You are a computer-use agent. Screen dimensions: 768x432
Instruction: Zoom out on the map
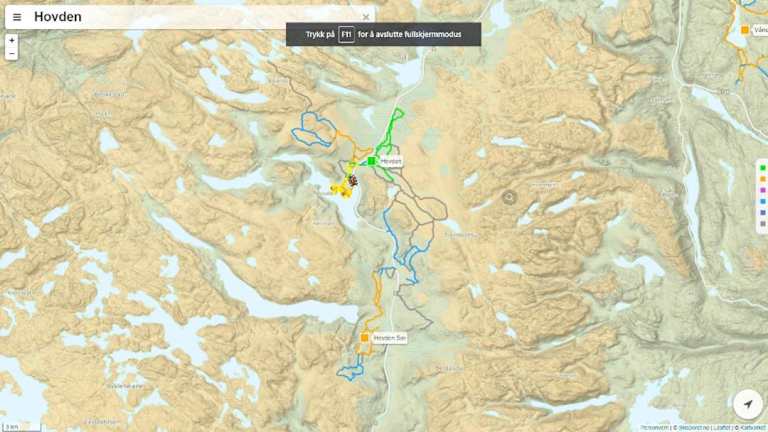point(11,53)
